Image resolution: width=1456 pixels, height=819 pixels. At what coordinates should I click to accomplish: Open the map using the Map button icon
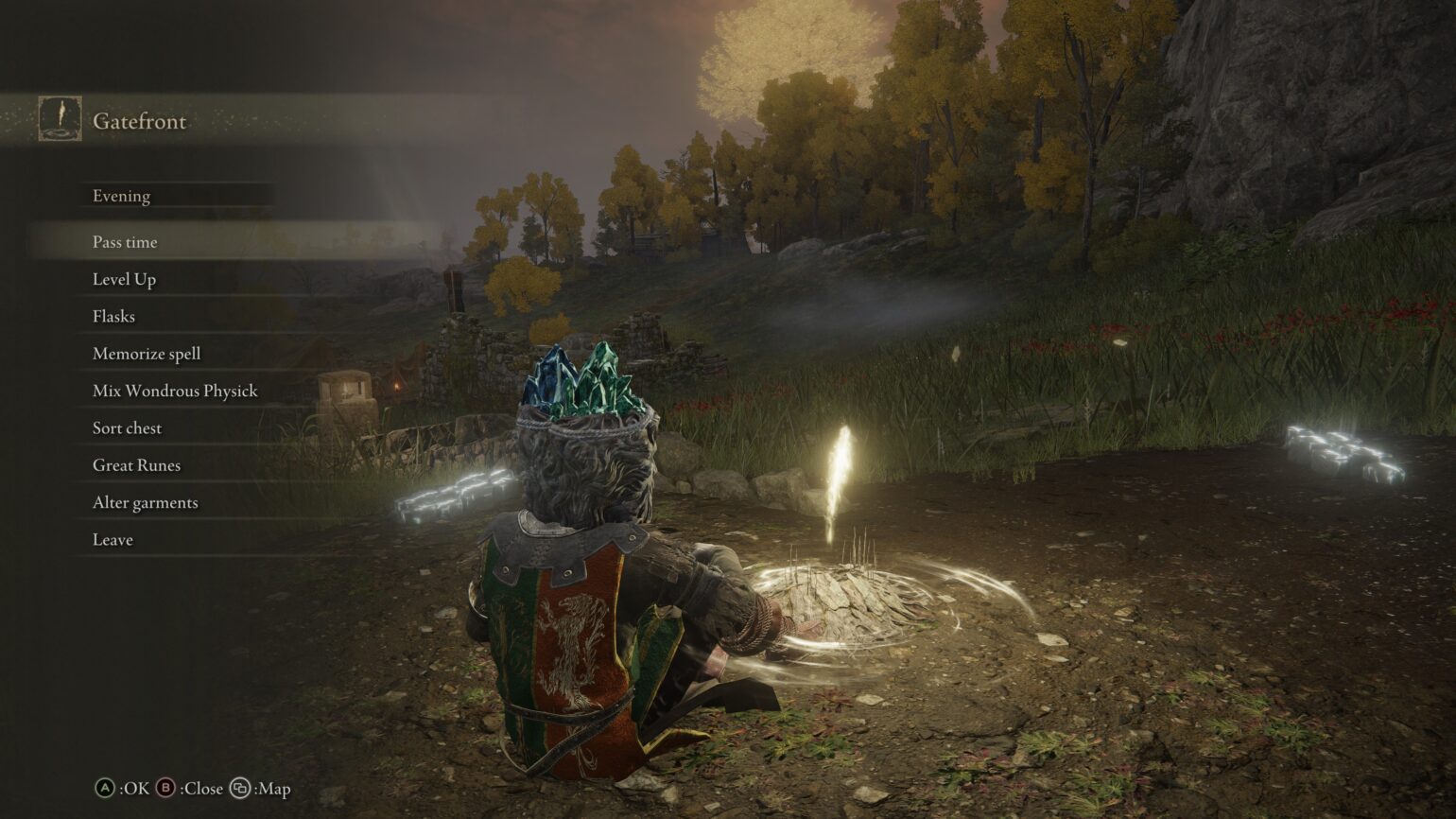click(241, 789)
